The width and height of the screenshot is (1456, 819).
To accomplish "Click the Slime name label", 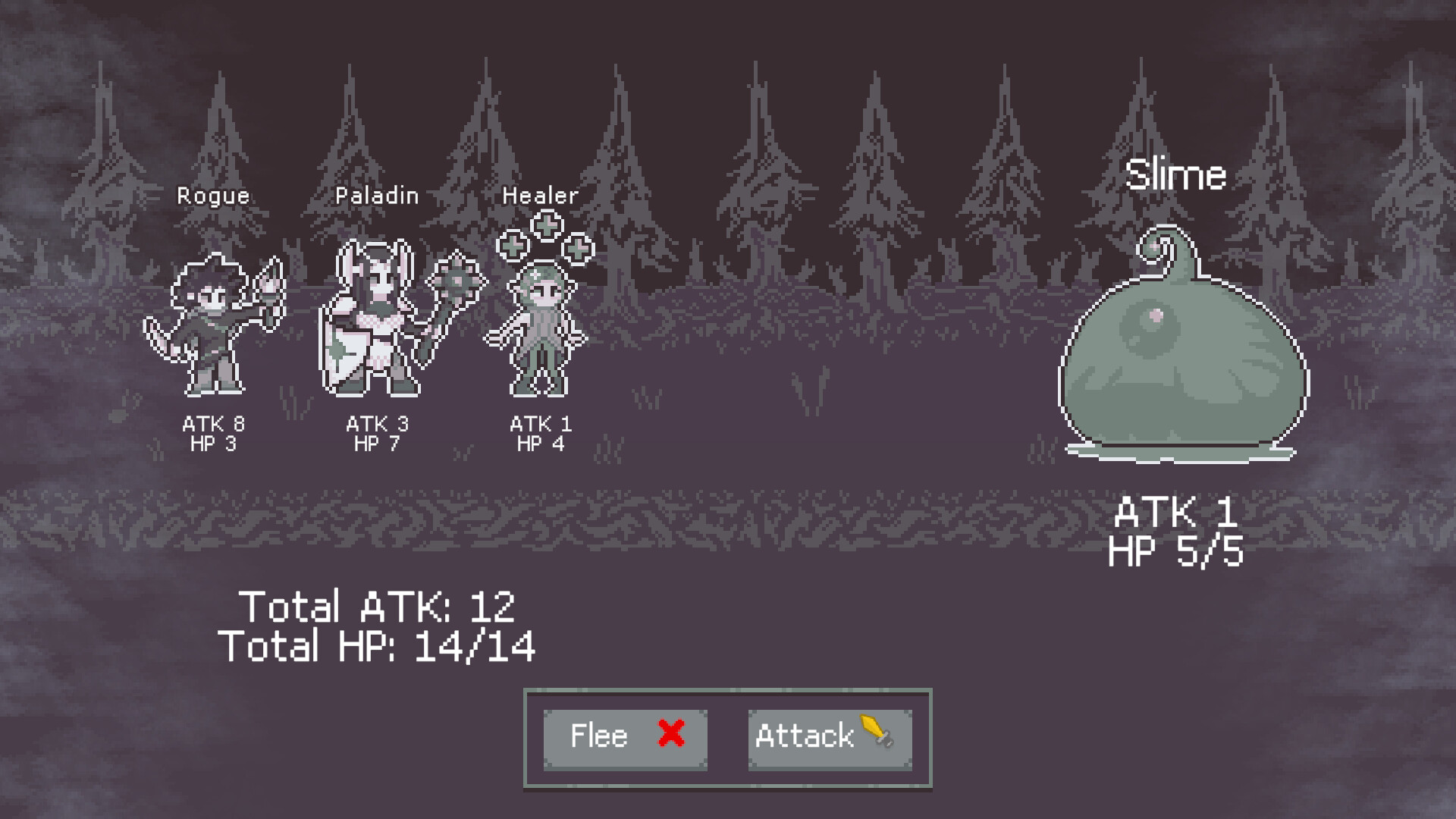I will 1175,173.
